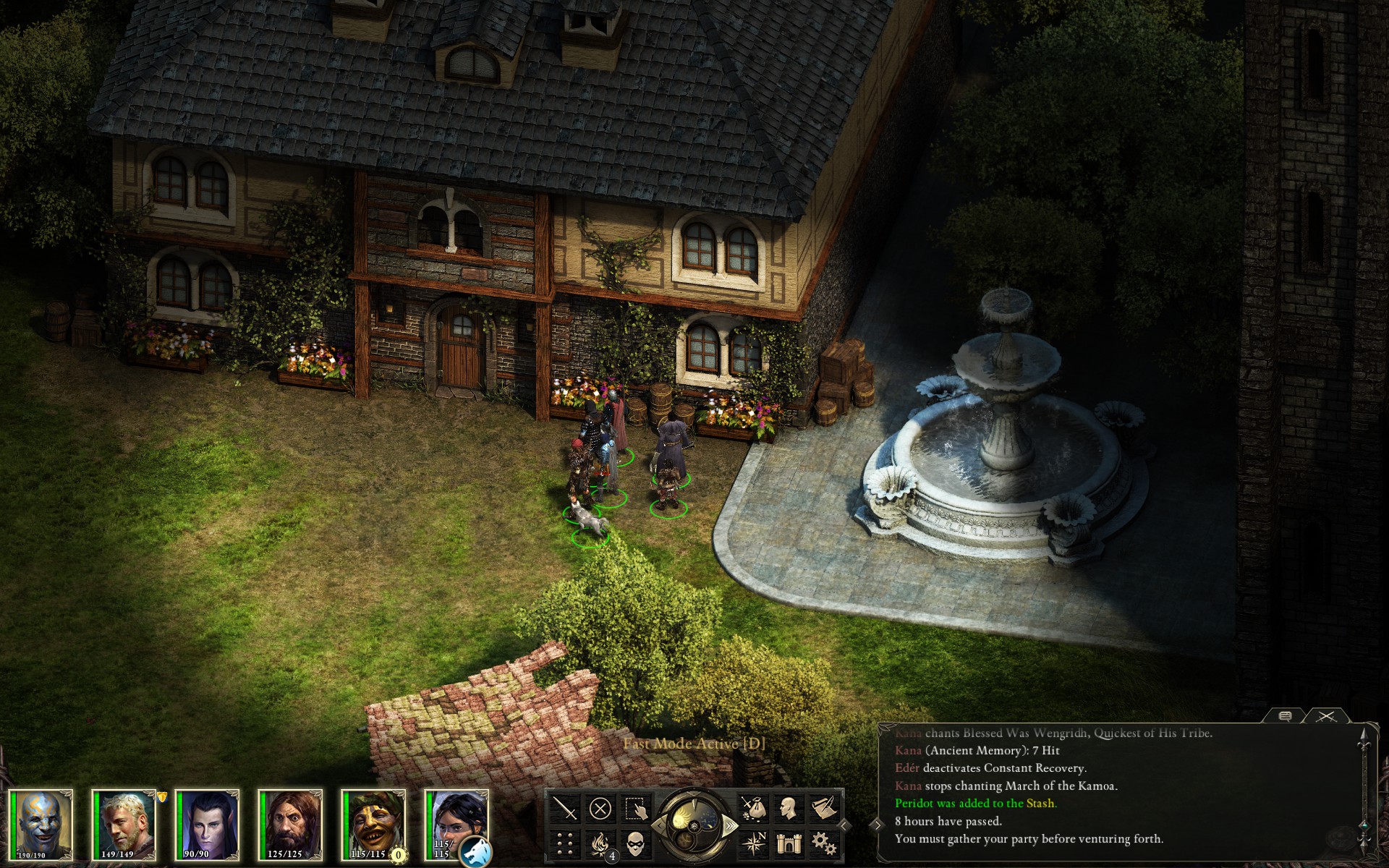The width and height of the screenshot is (1389, 868).
Task: Open the stronghold castle icon
Action: tap(789, 843)
